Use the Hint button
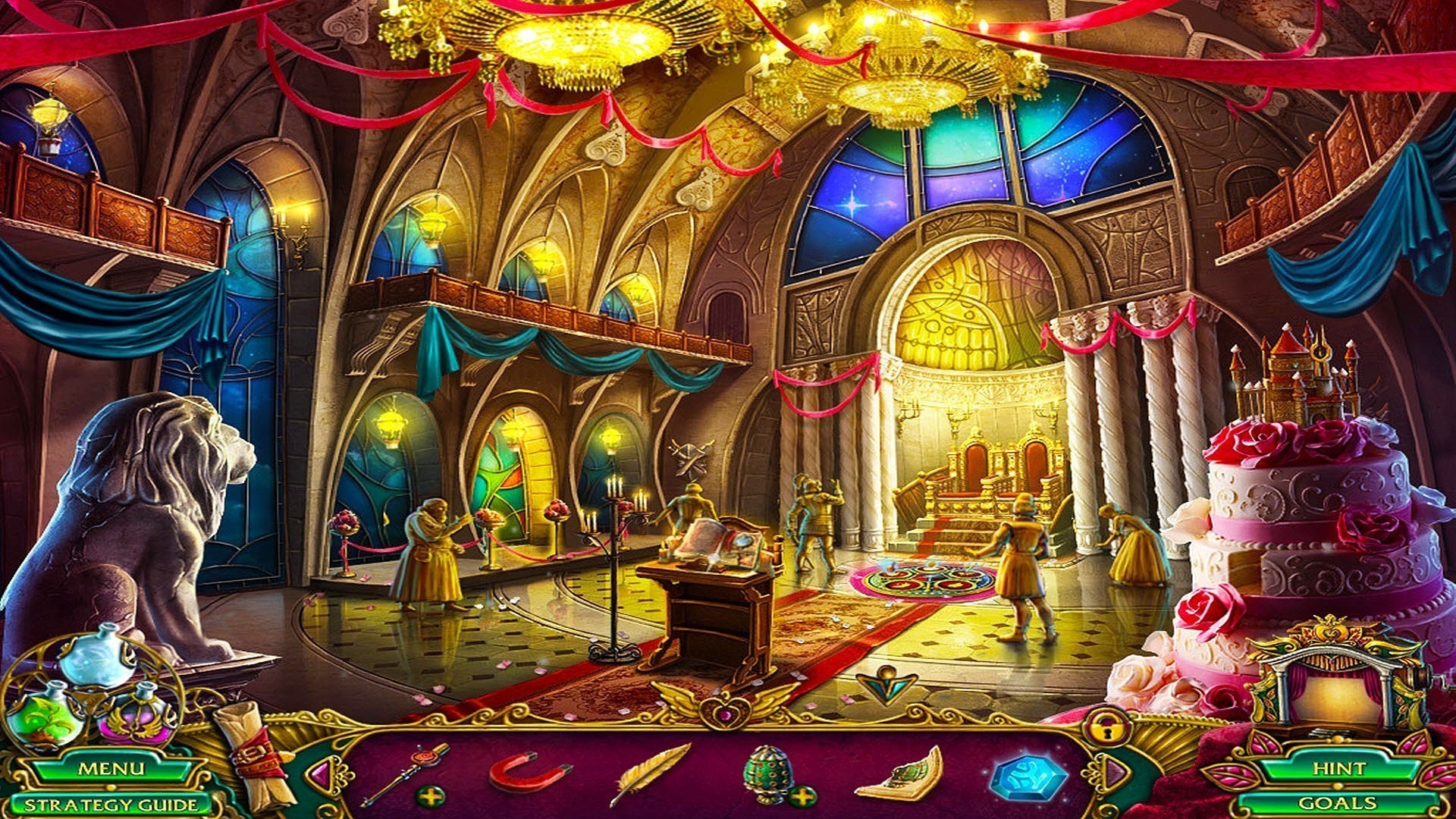Image resolution: width=1456 pixels, height=819 pixels. pos(1338,768)
